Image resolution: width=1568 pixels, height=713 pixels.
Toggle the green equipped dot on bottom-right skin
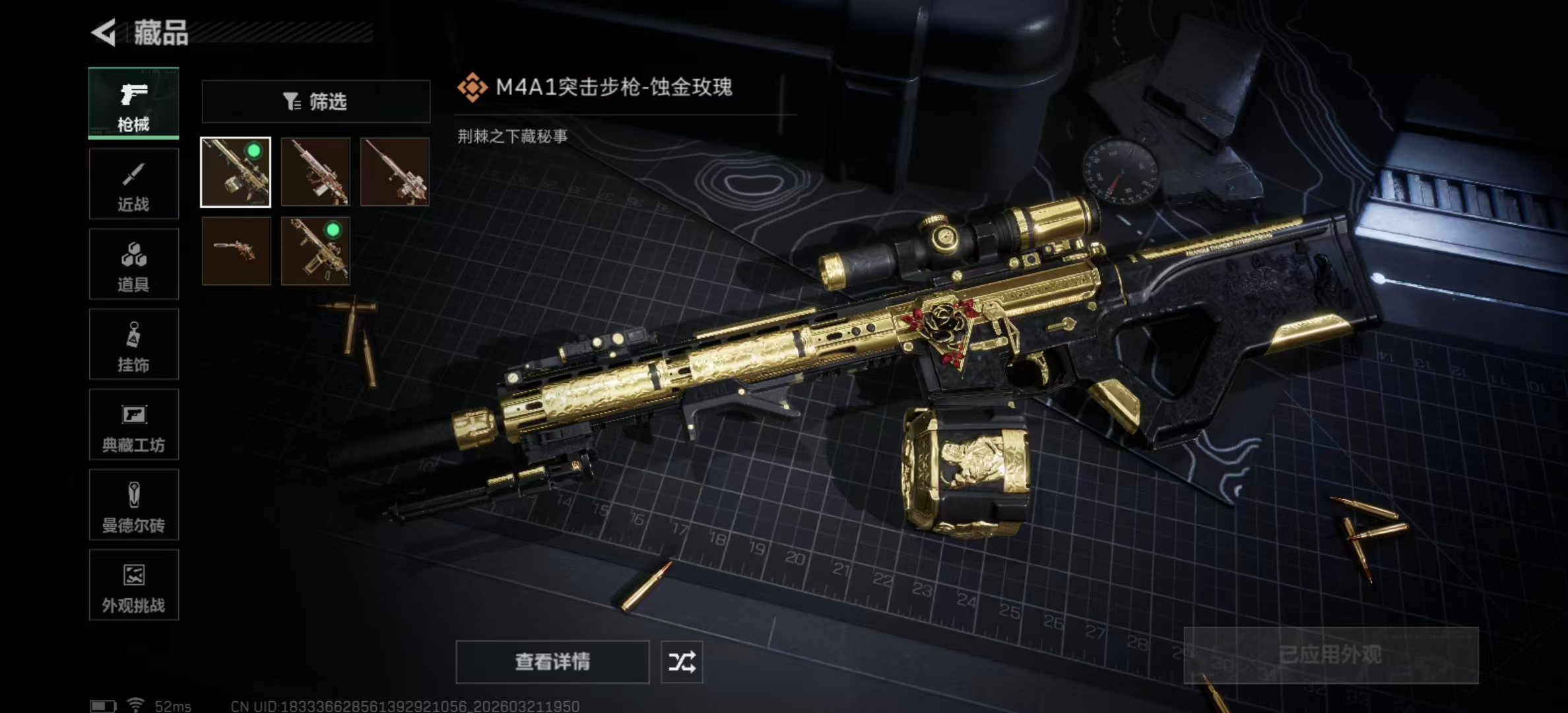tap(333, 232)
